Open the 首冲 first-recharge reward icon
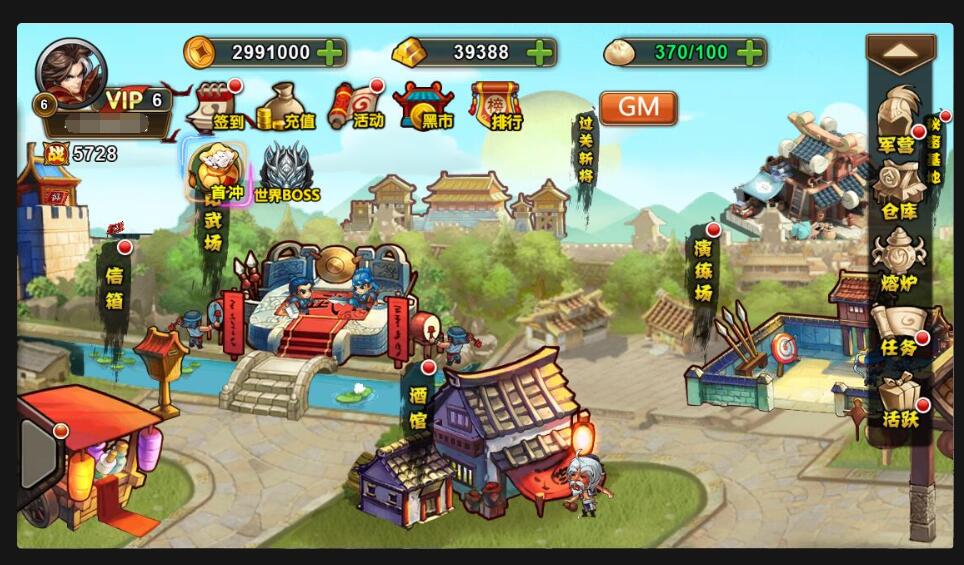Viewport: 964px width, 565px height. point(217,172)
